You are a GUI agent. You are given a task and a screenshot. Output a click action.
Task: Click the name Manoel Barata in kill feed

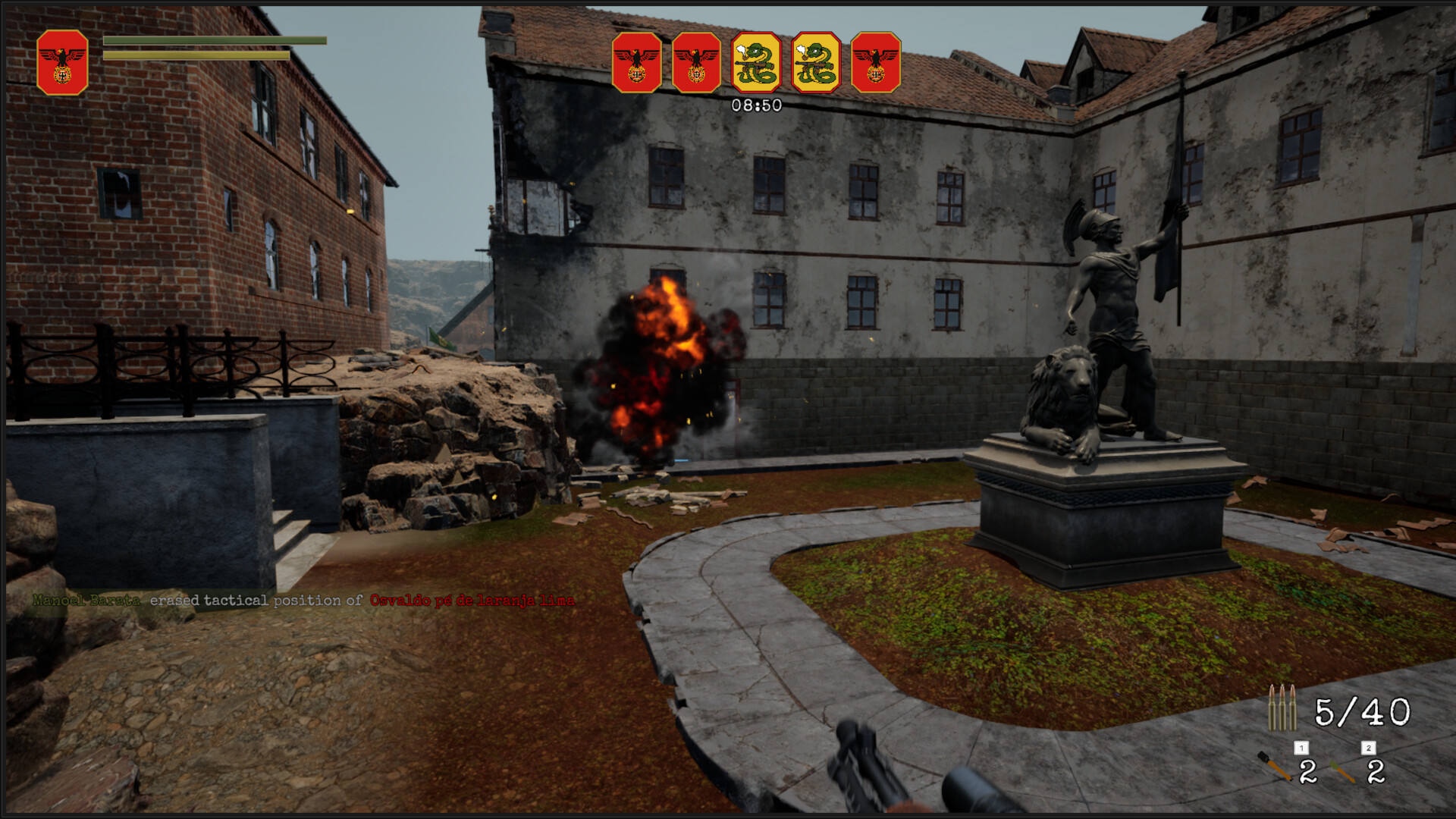pos(86,599)
